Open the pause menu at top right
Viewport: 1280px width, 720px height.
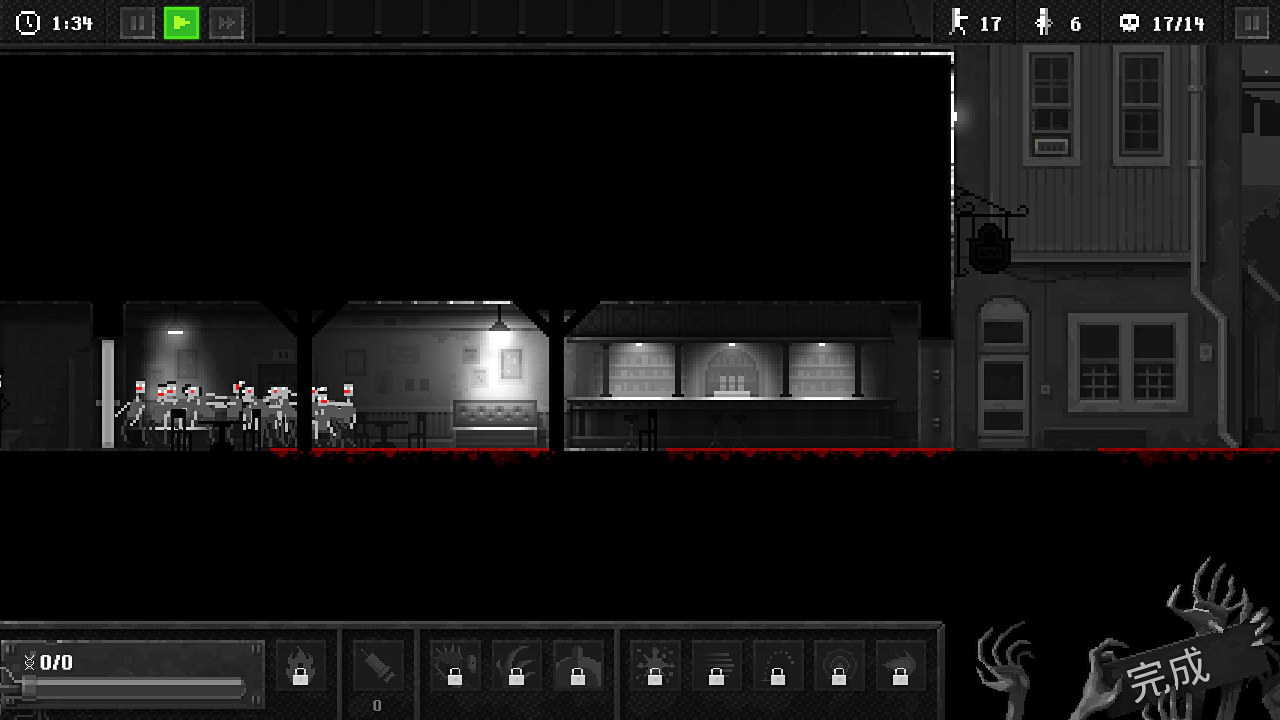click(1251, 23)
